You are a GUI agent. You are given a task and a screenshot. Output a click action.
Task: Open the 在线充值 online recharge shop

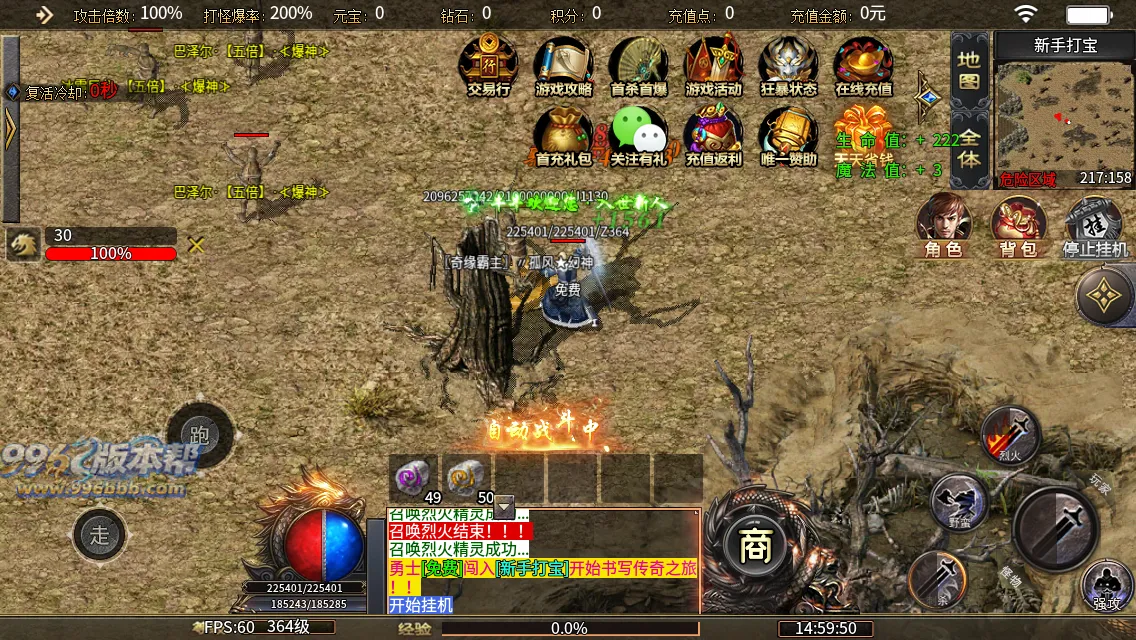[863, 65]
